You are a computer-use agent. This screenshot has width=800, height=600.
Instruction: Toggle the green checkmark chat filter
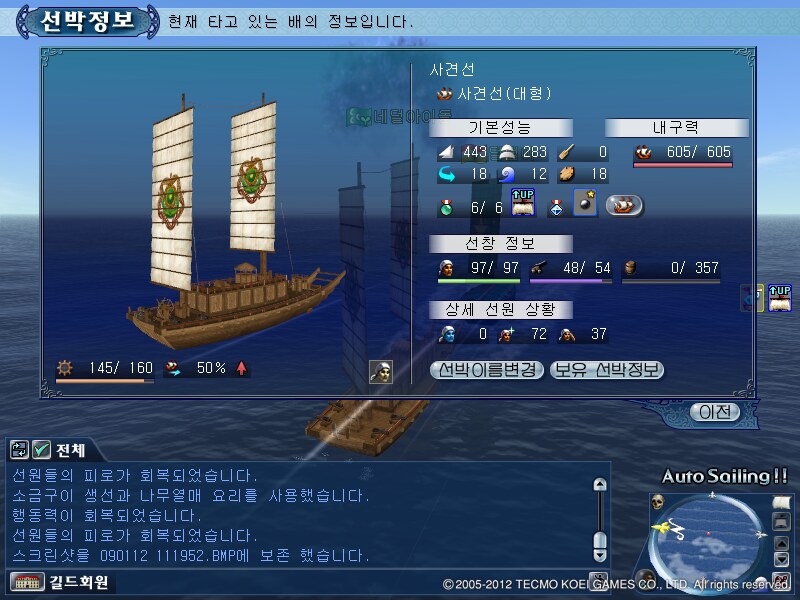click(41, 449)
